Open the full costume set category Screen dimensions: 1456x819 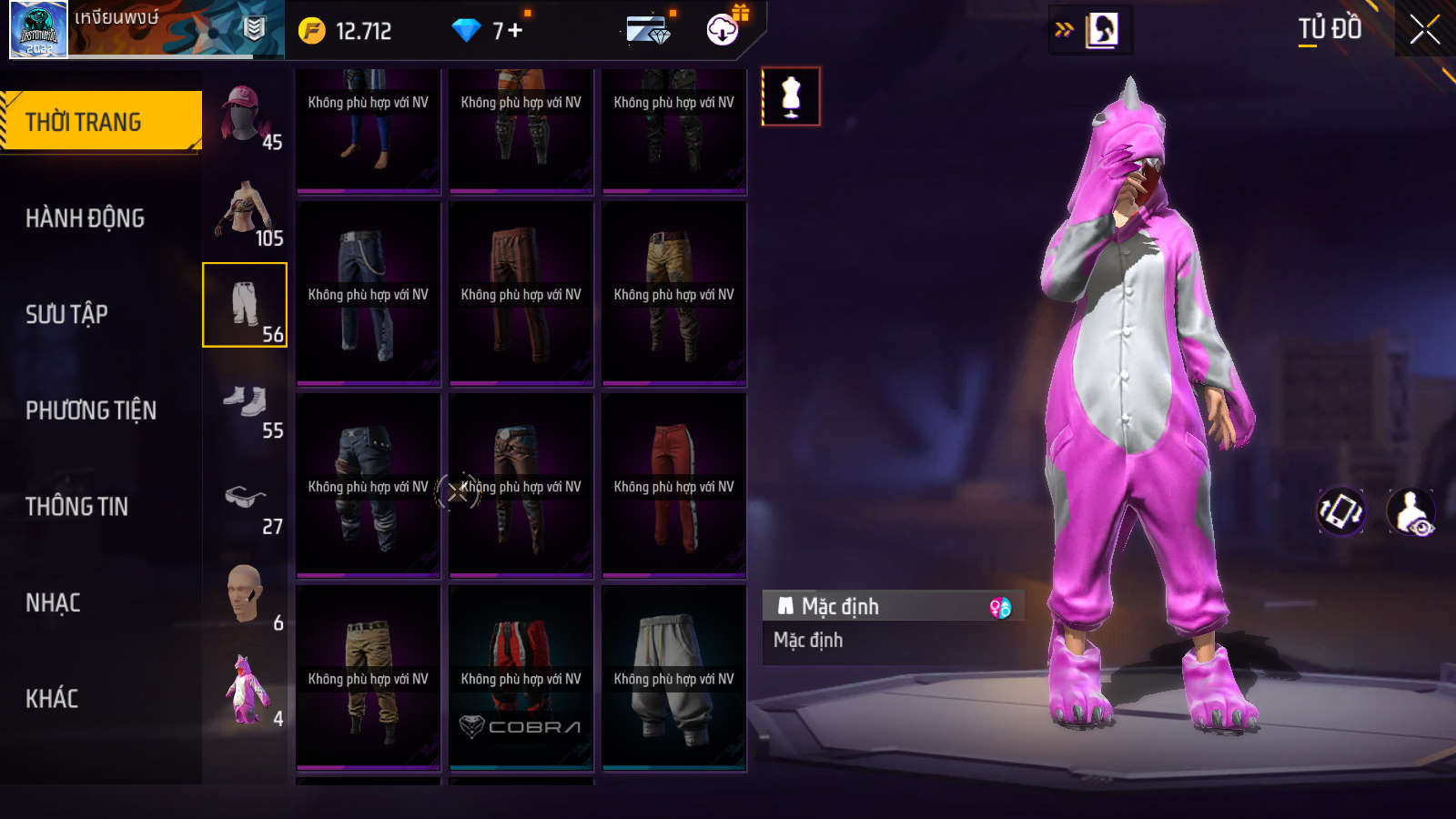point(245,691)
